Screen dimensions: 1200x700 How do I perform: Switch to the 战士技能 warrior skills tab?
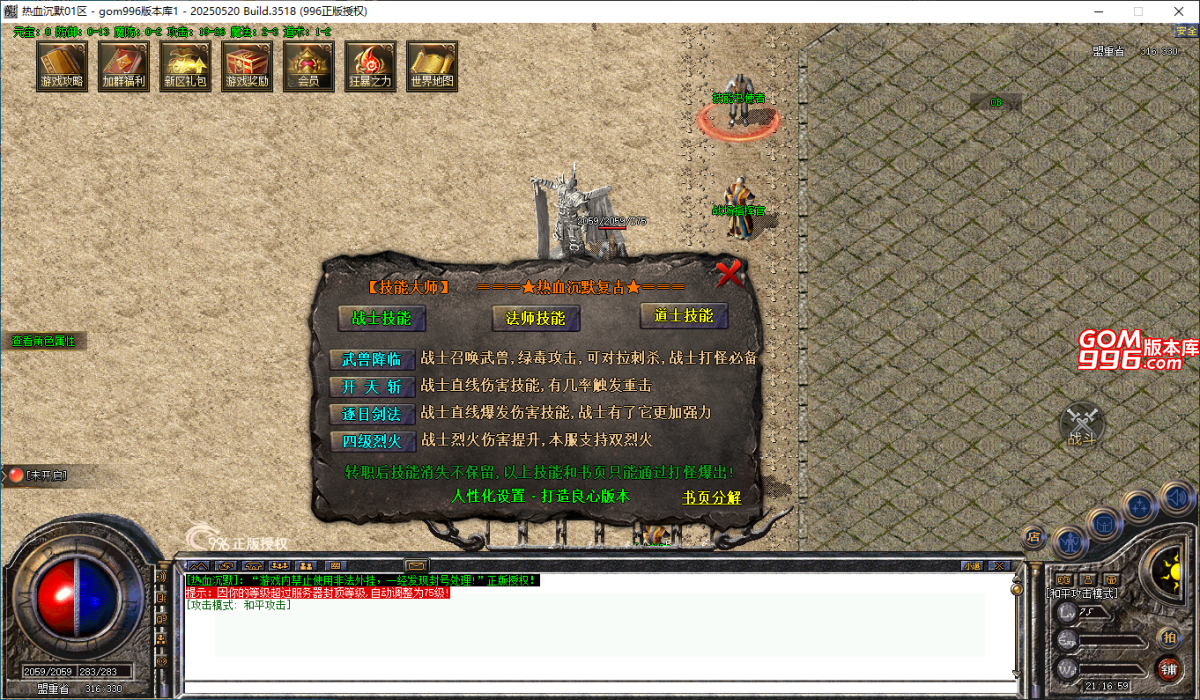coord(381,318)
